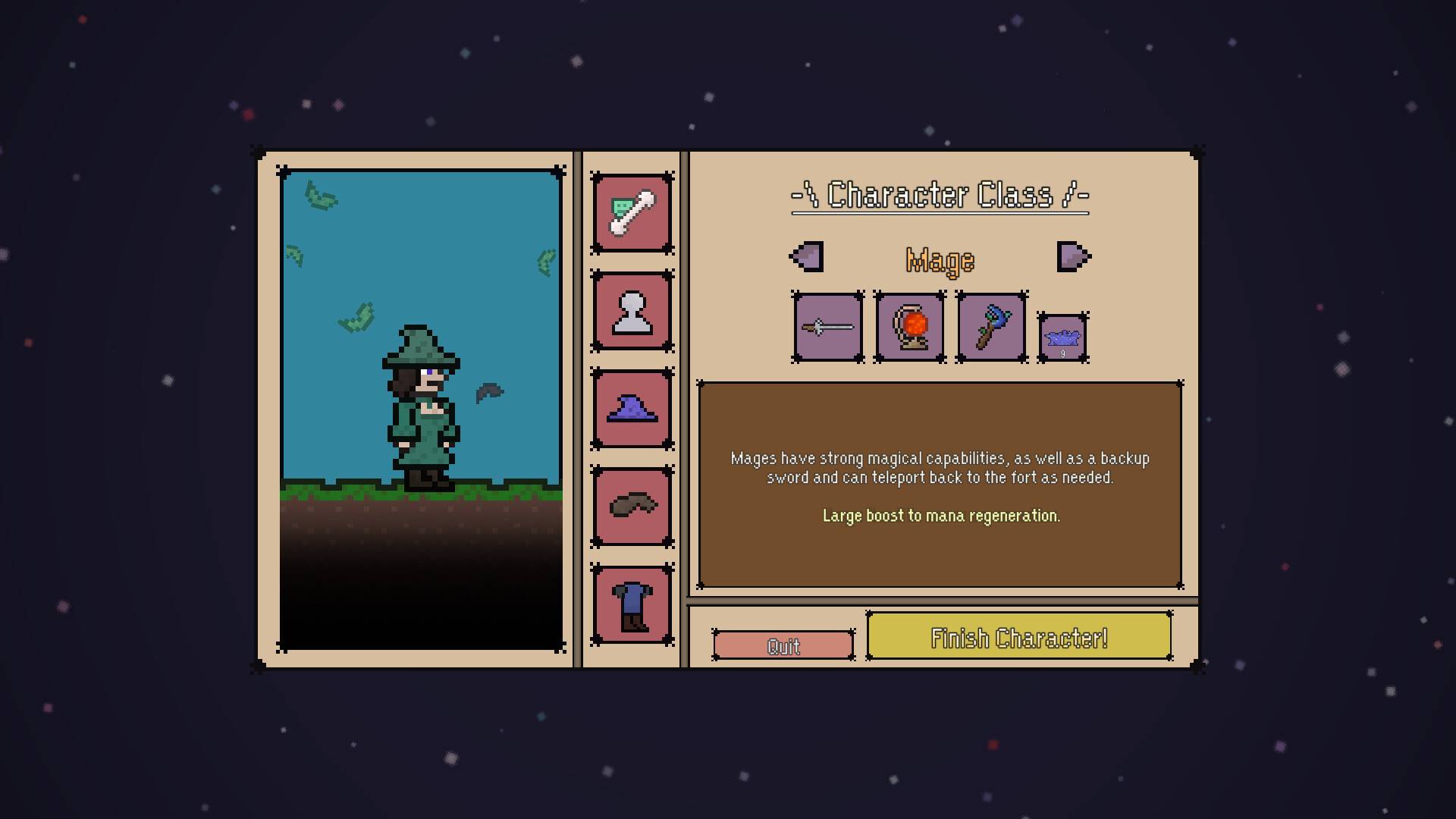The width and height of the screenshot is (1456, 819).
Task: Switch to the next character class
Action: [x=1073, y=256]
